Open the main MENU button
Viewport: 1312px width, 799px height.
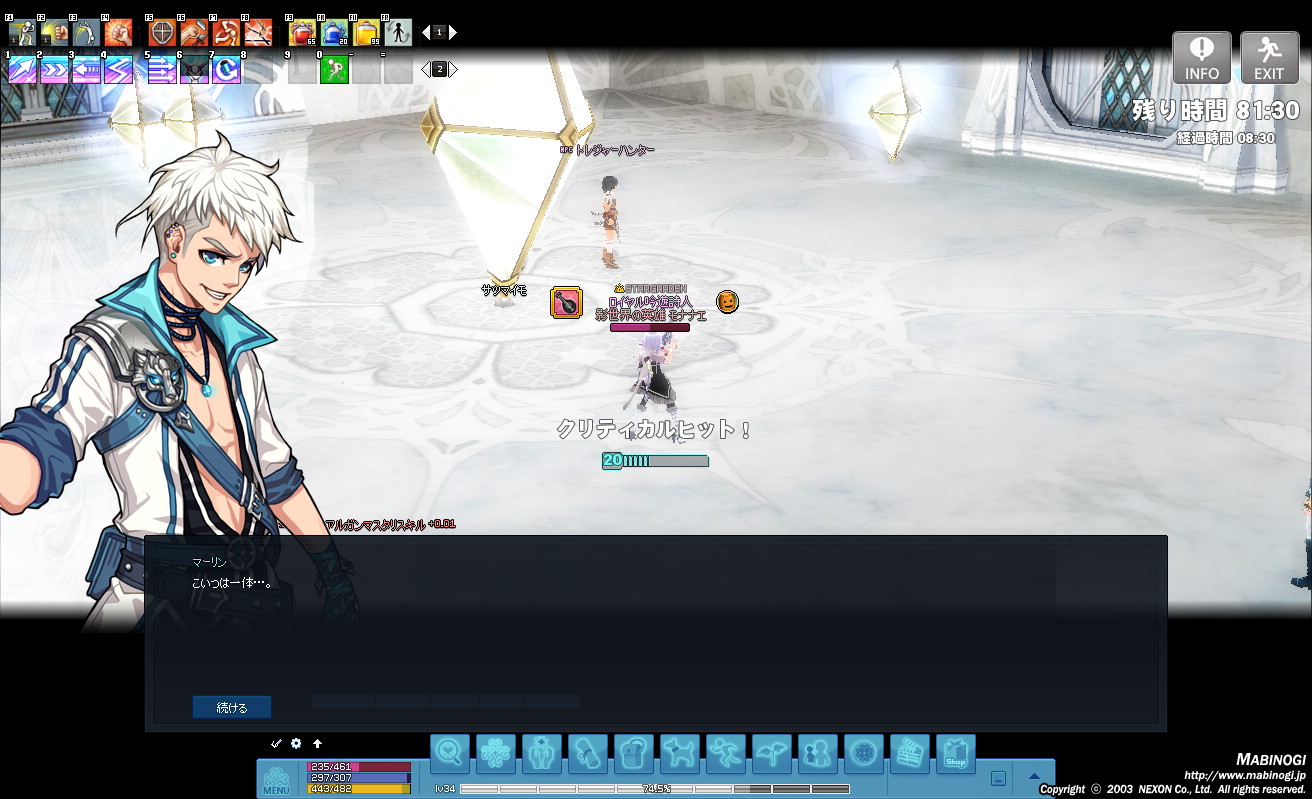coord(276,778)
